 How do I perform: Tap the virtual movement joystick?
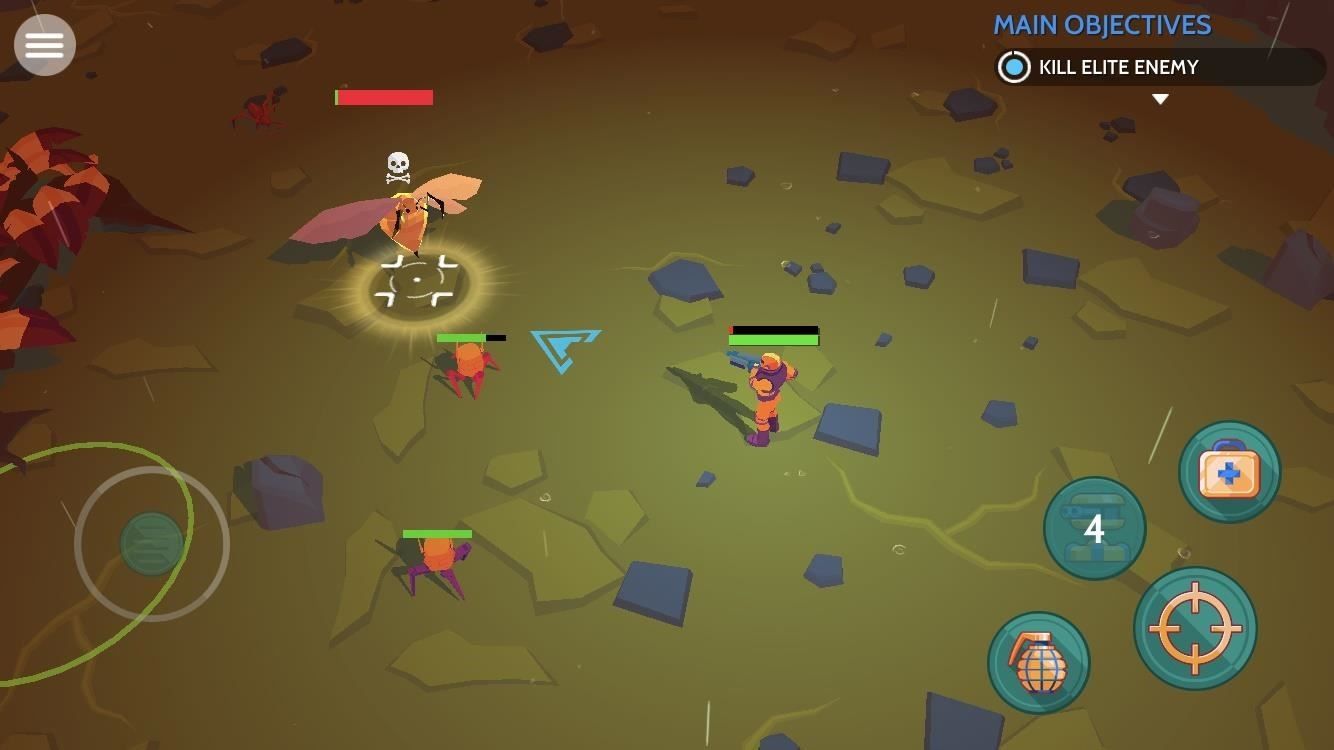(x=152, y=543)
